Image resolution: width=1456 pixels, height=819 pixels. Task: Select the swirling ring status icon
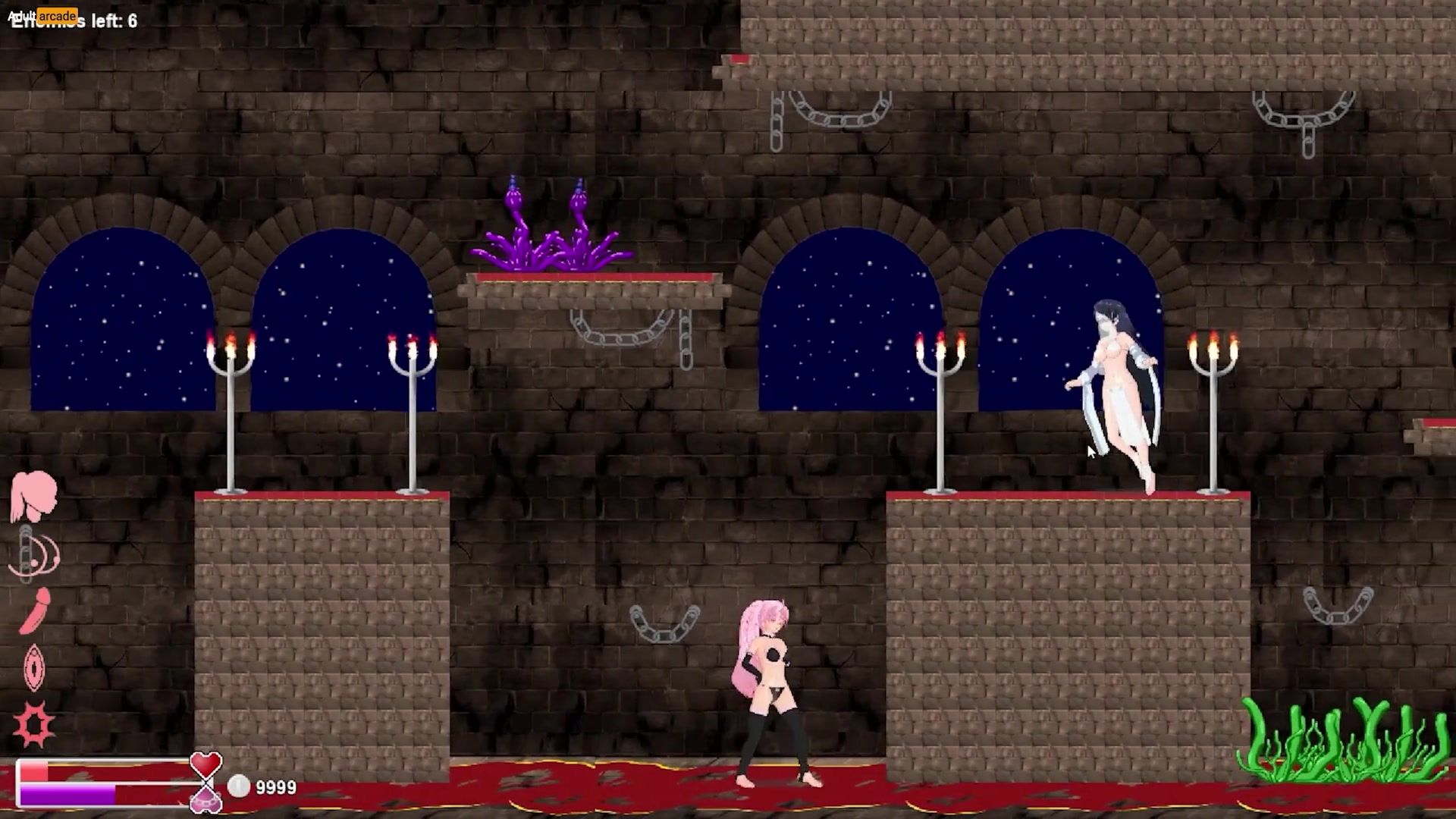tap(34, 554)
